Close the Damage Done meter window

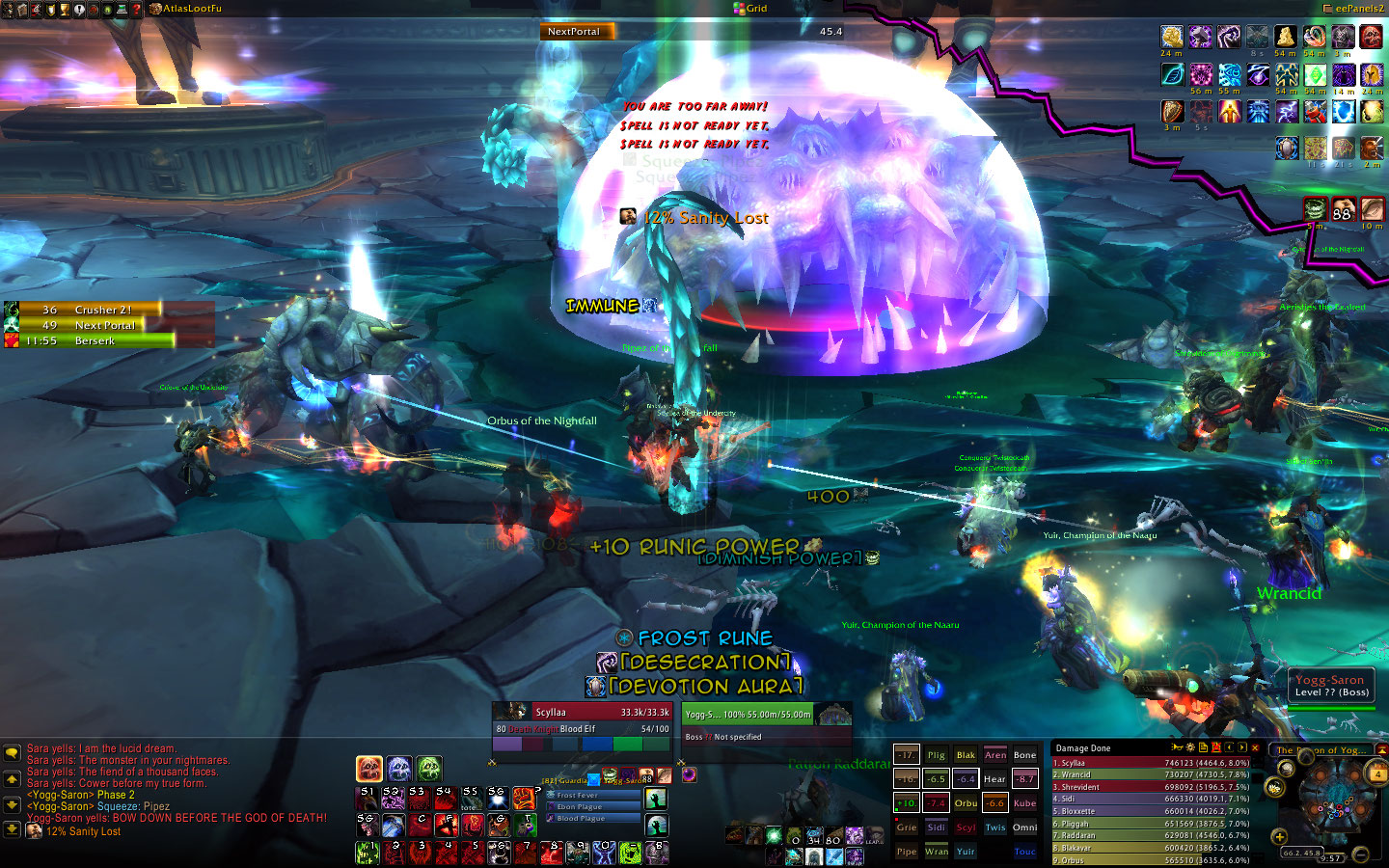tap(1255, 747)
